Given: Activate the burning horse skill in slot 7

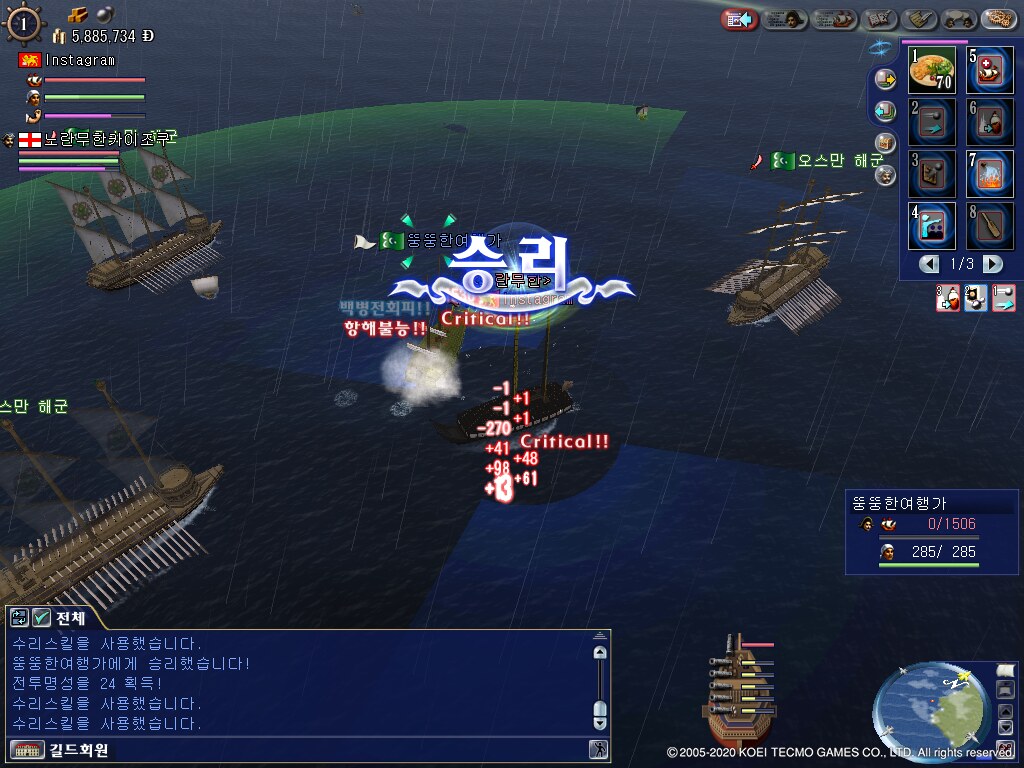Looking at the screenshot, I should (x=990, y=174).
